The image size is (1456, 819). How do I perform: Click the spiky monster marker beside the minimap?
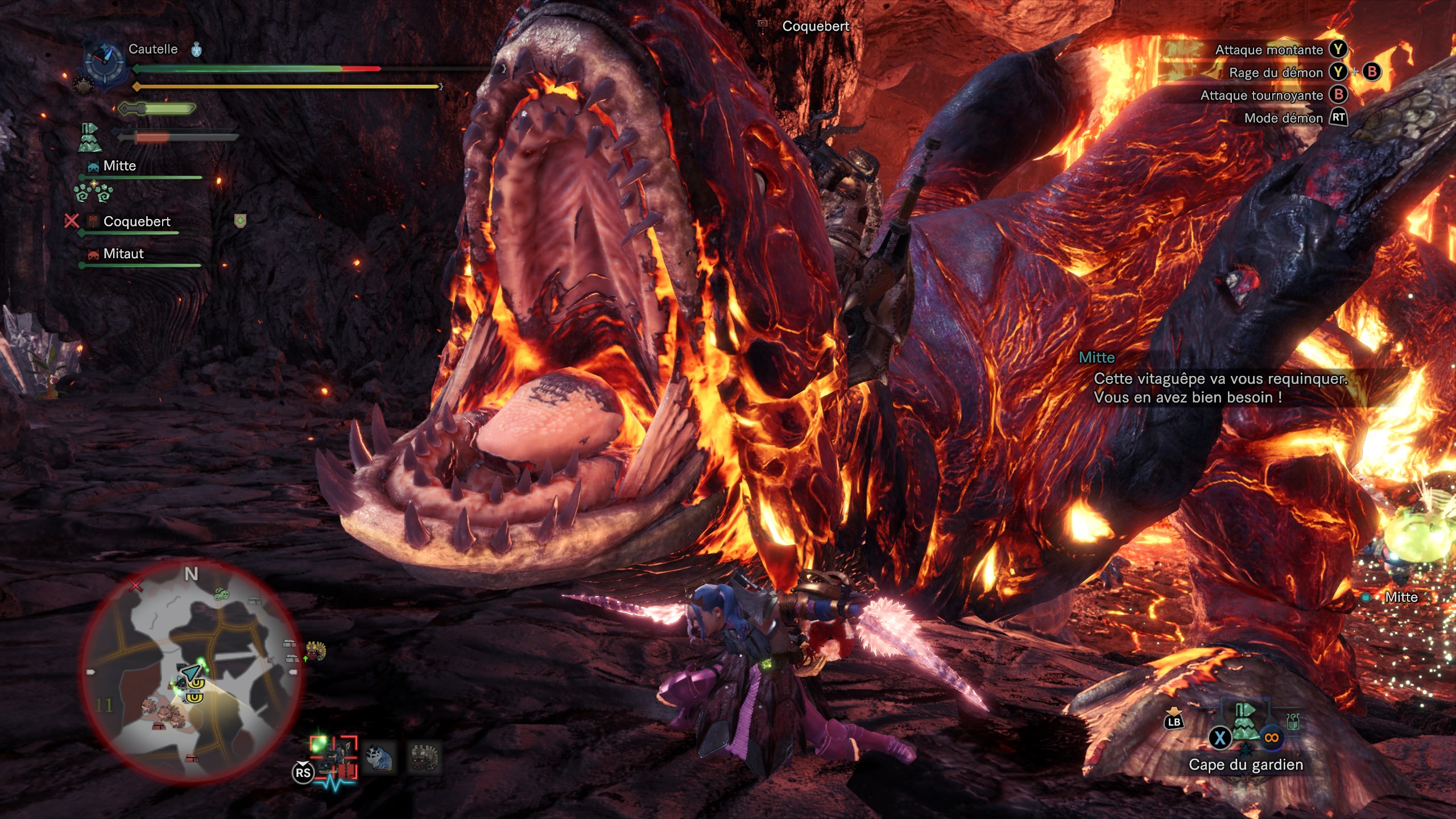pyautogui.click(x=316, y=651)
